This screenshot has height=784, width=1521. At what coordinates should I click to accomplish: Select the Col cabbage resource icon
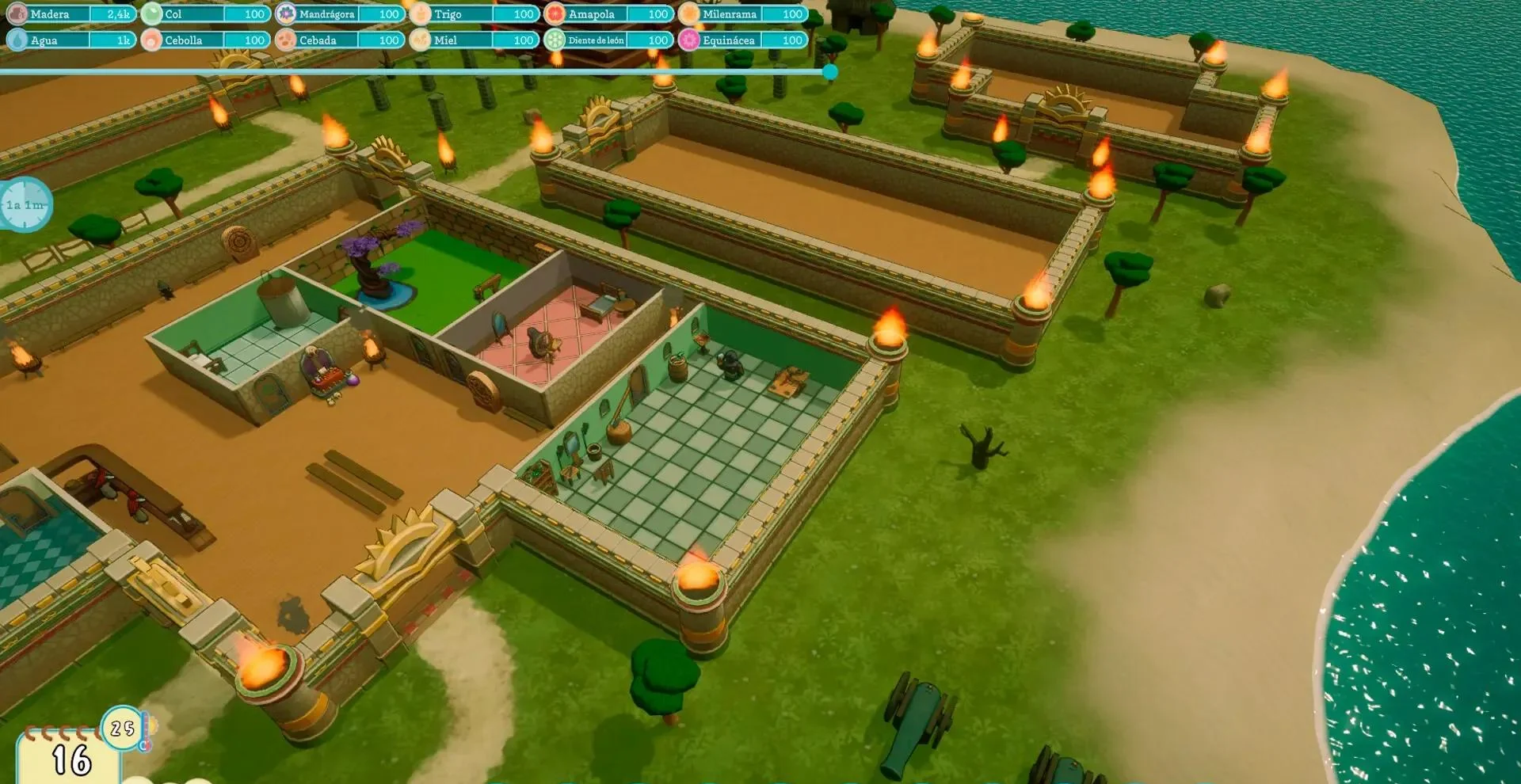pyautogui.click(x=152, y=13)
